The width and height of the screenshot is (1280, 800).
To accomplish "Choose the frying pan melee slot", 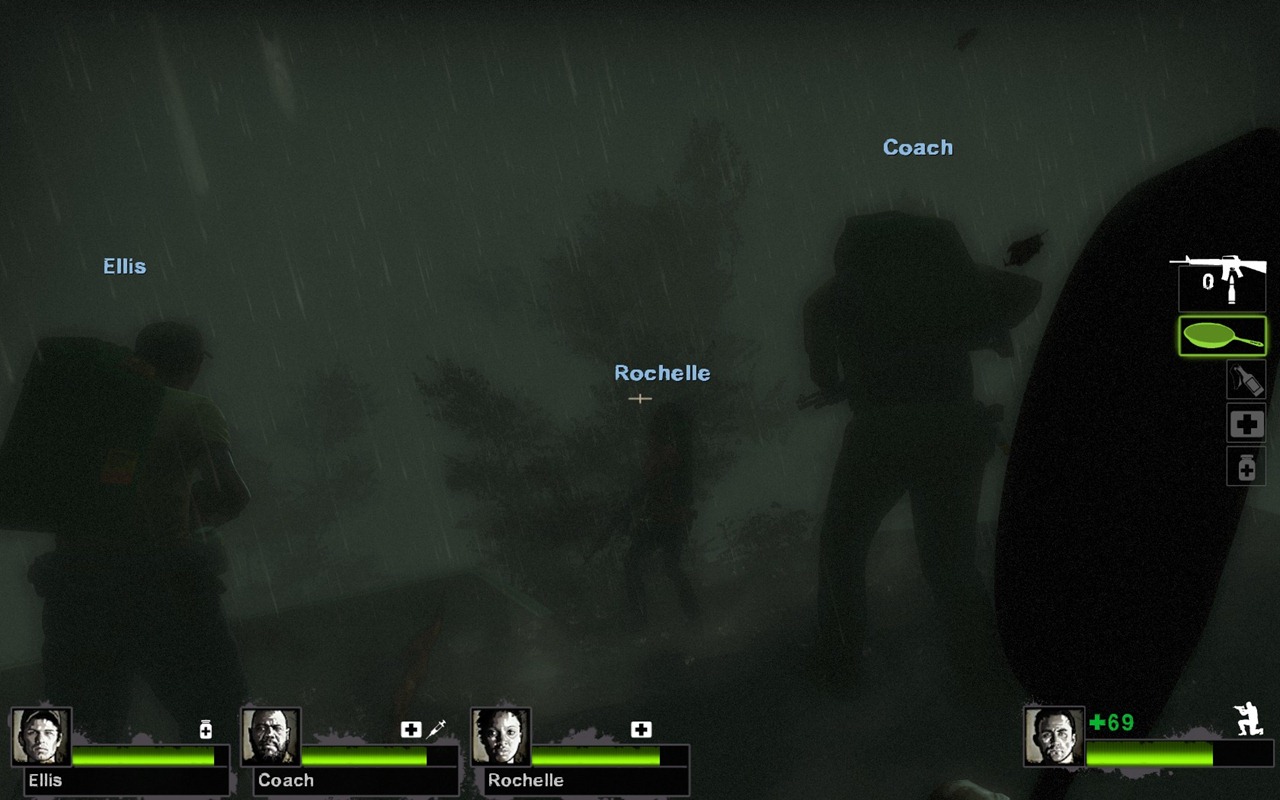I will [1222, 336].
